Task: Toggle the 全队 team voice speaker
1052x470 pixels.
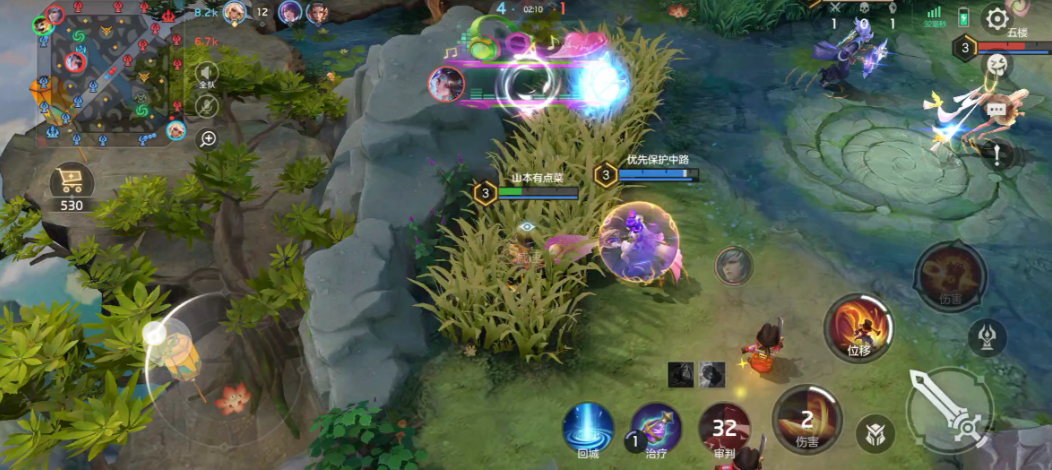Action: click(x=207, y=75)
